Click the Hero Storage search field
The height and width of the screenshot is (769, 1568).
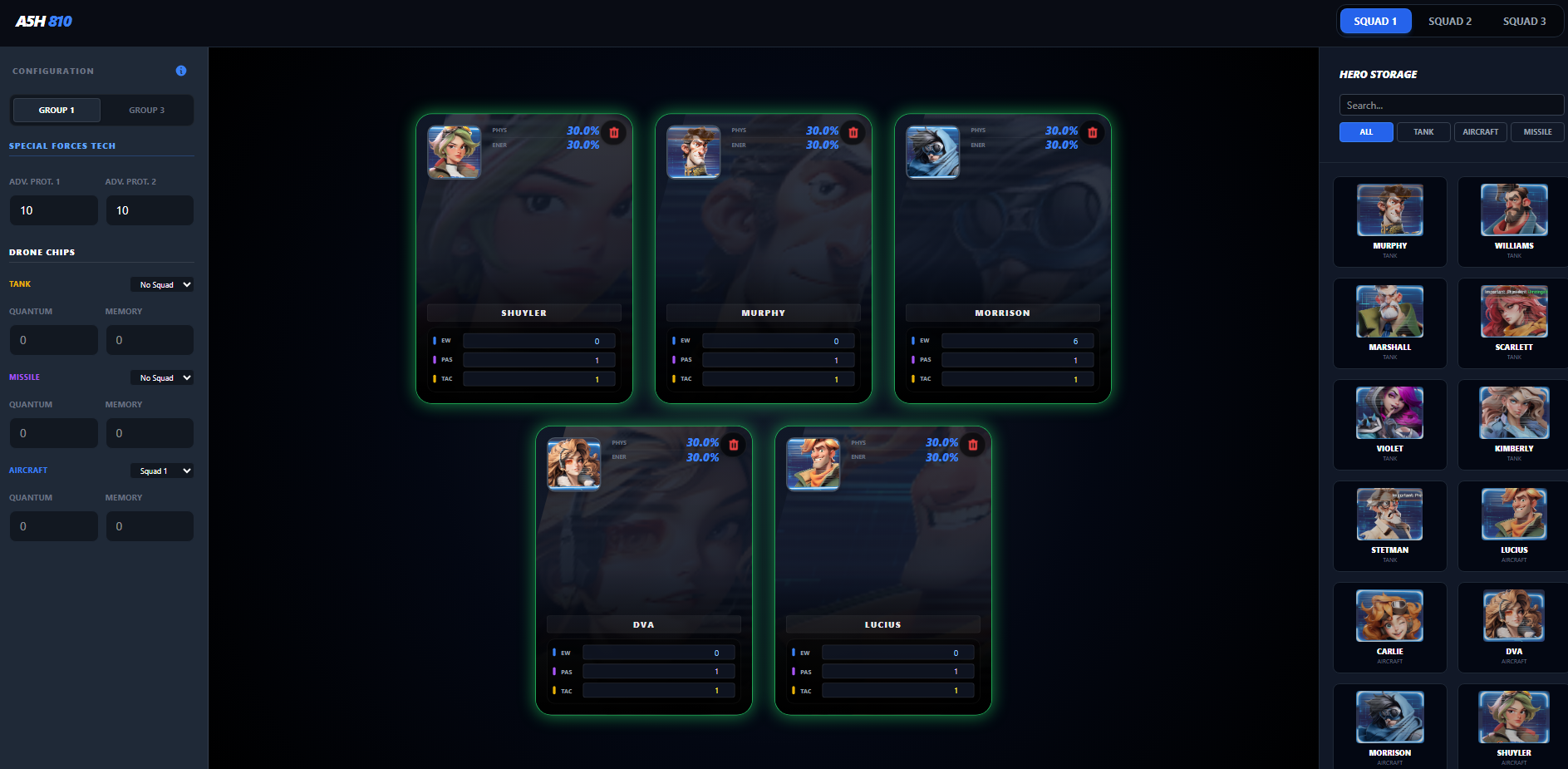coord(1450,105)
